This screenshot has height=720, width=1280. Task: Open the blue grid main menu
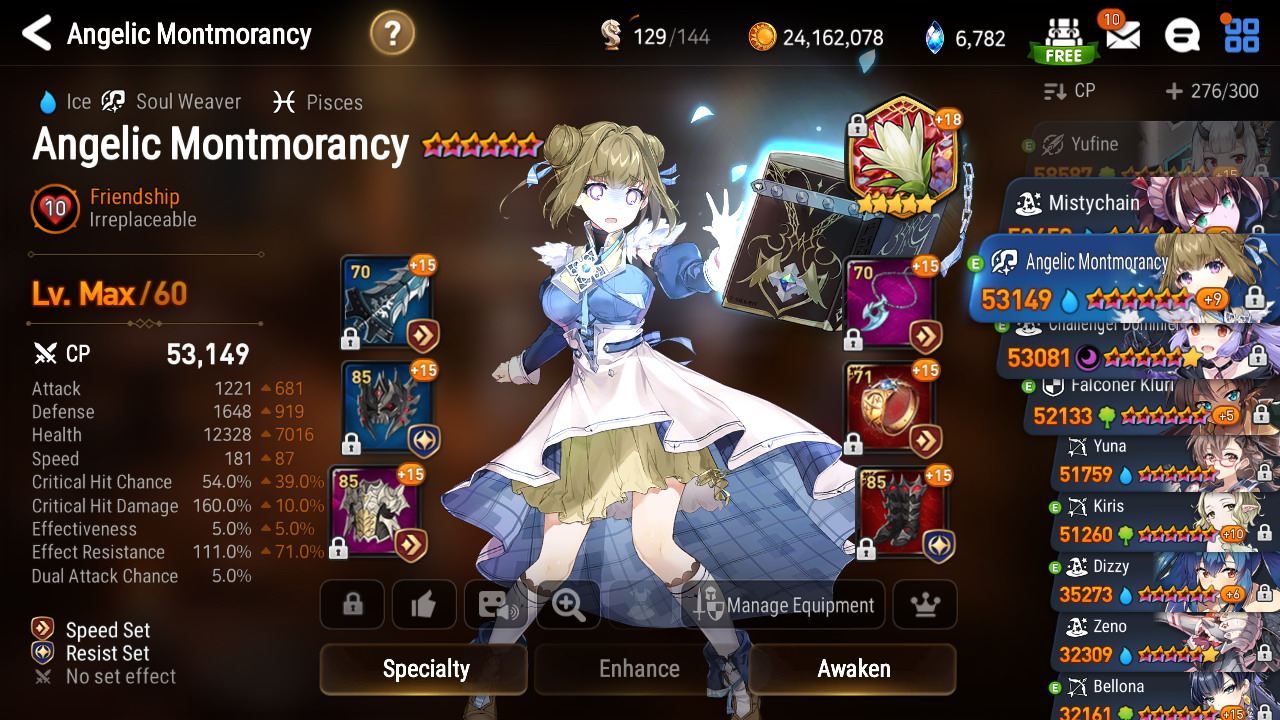click(1242, 34)
